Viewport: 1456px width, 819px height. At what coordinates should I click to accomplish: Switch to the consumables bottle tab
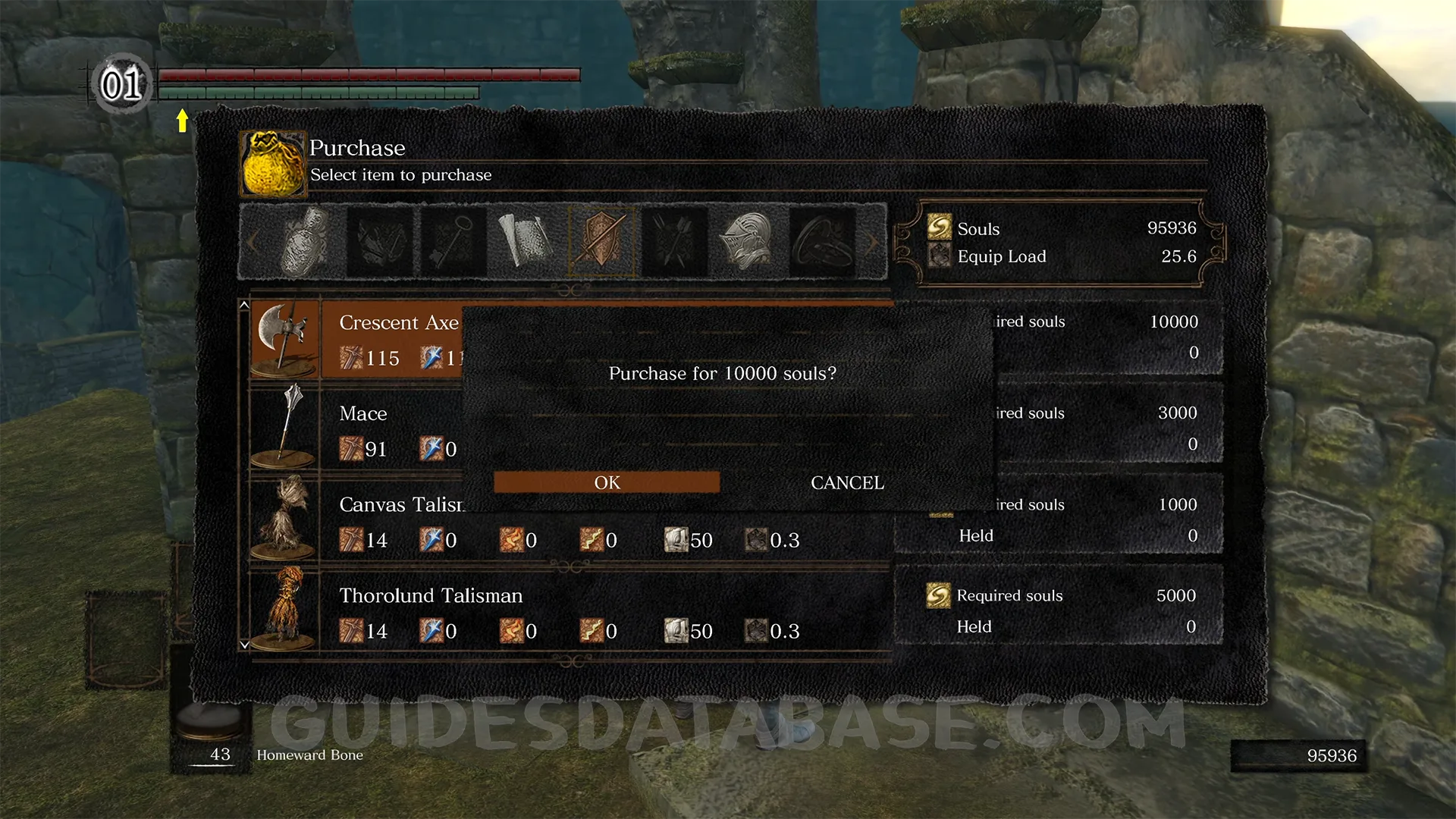(x=306, y=242)
